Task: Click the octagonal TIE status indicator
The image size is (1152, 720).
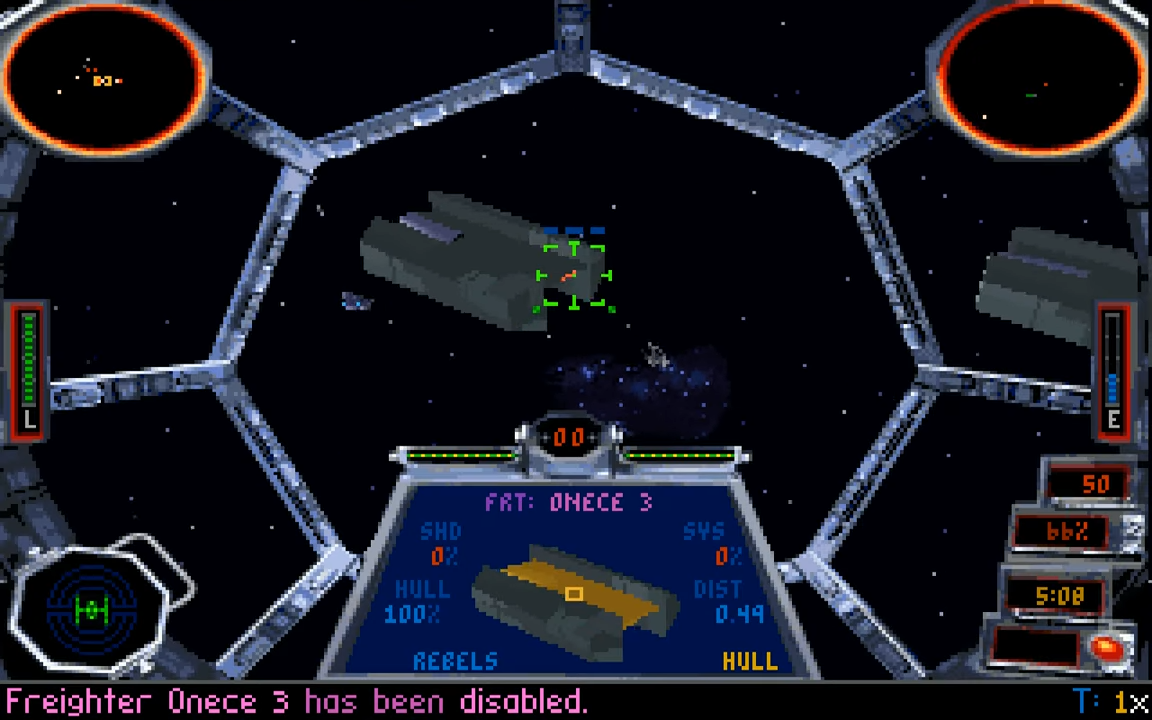Action: 92,608
